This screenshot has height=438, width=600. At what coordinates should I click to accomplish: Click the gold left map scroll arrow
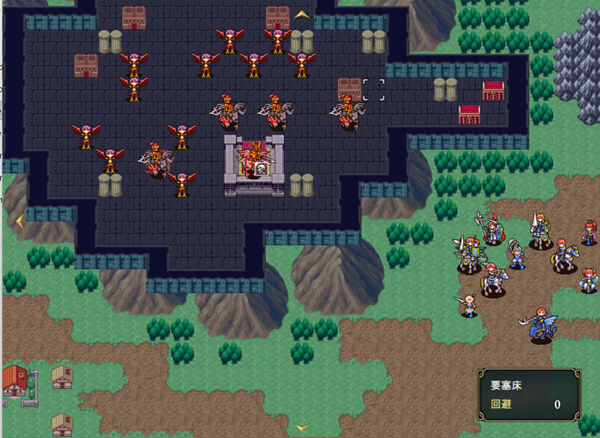click(18, 221)
